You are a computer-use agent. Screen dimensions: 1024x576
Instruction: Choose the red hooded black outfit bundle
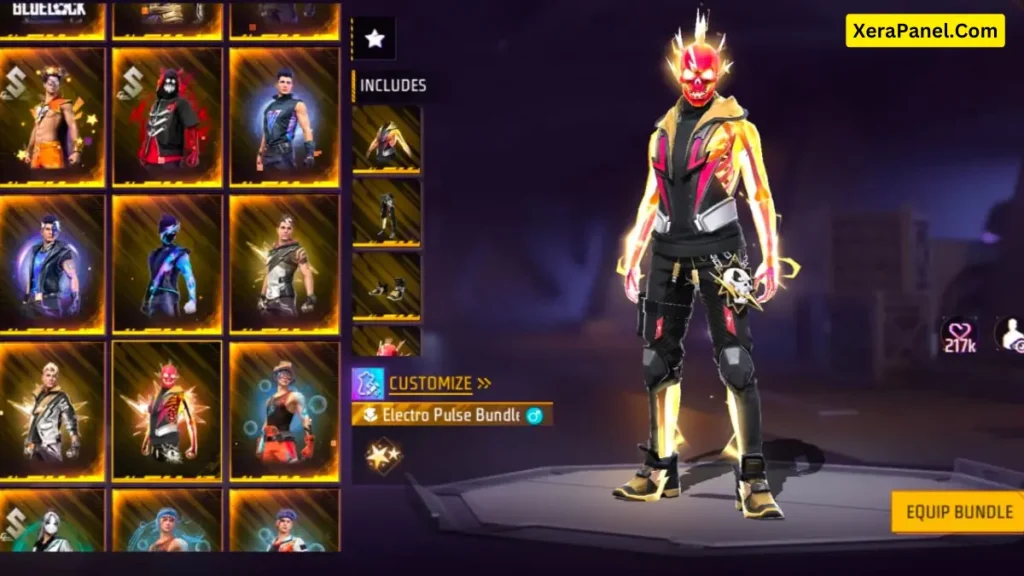tap(167, 117)
